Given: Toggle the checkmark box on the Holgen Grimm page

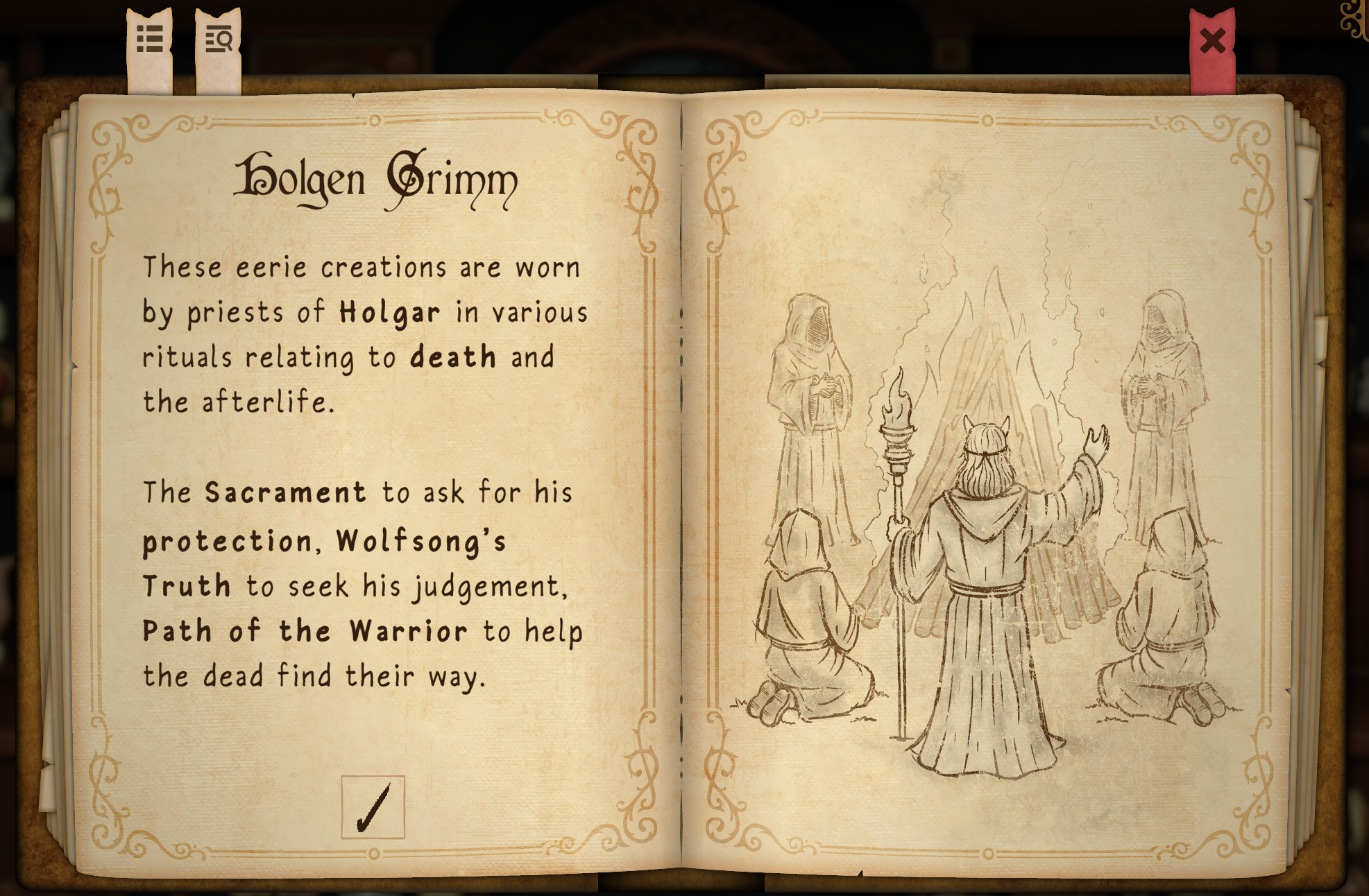Looking at the screenshot, I should [373, 807].
